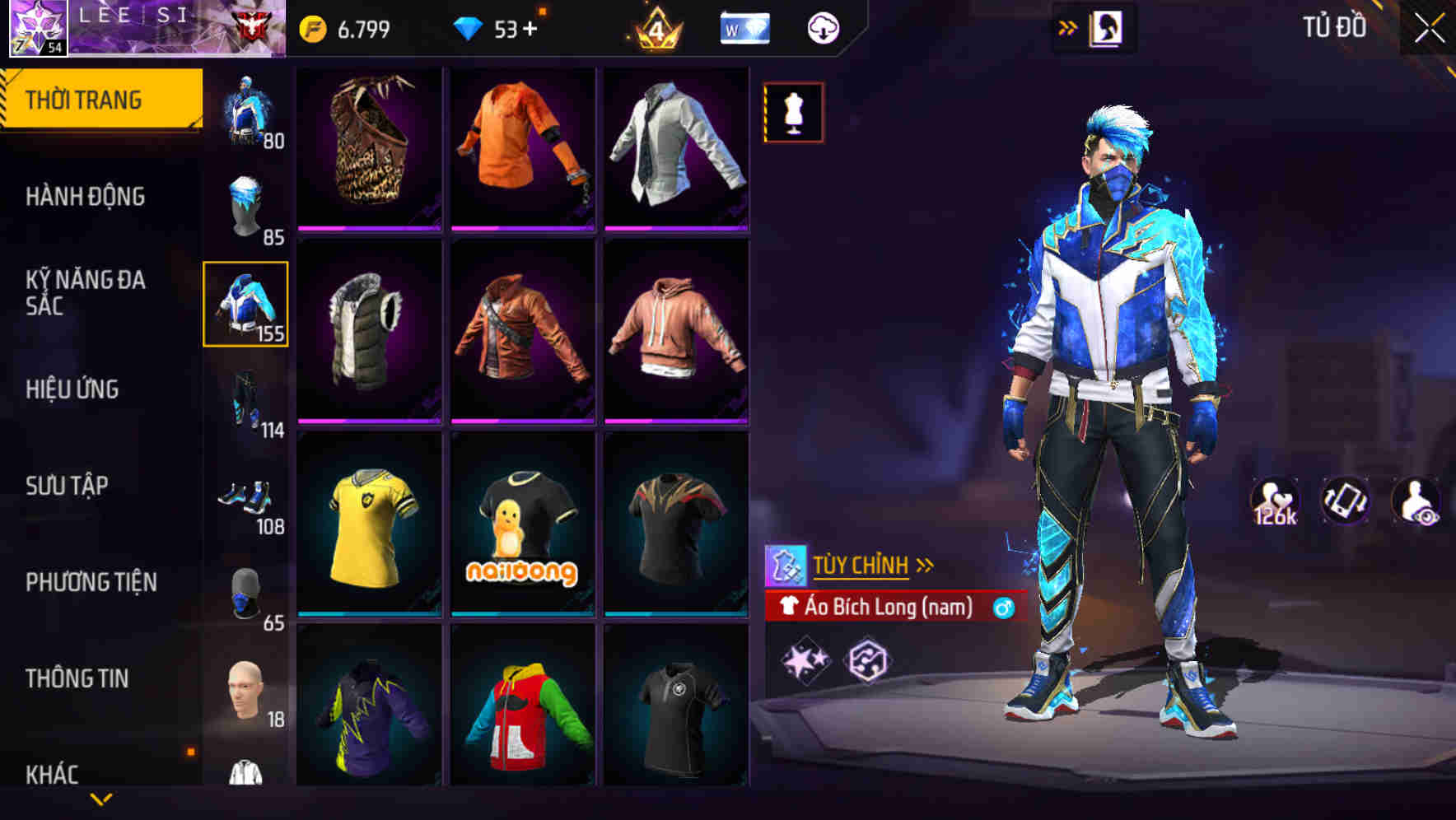The height and width of the screenshot is (820, 1456).
Task: Click the gold coin currency icon
Action: pyautogui.click(x=313, y=26)
